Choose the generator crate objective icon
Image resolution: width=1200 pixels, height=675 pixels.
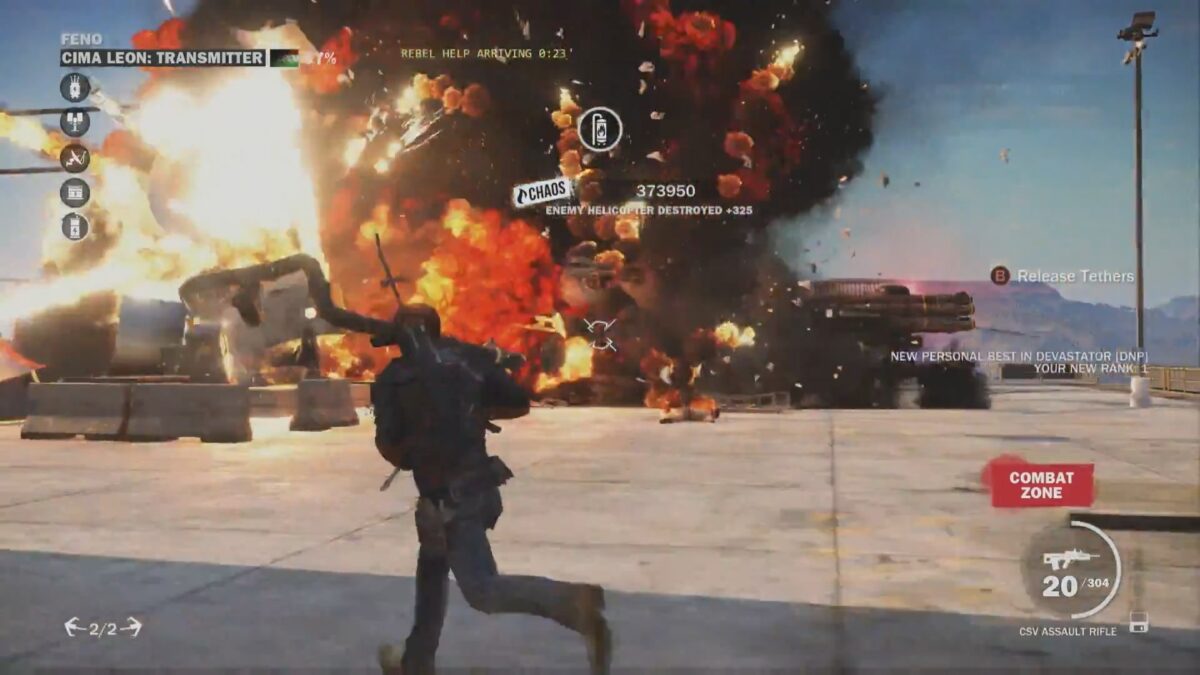coord(75,192)
